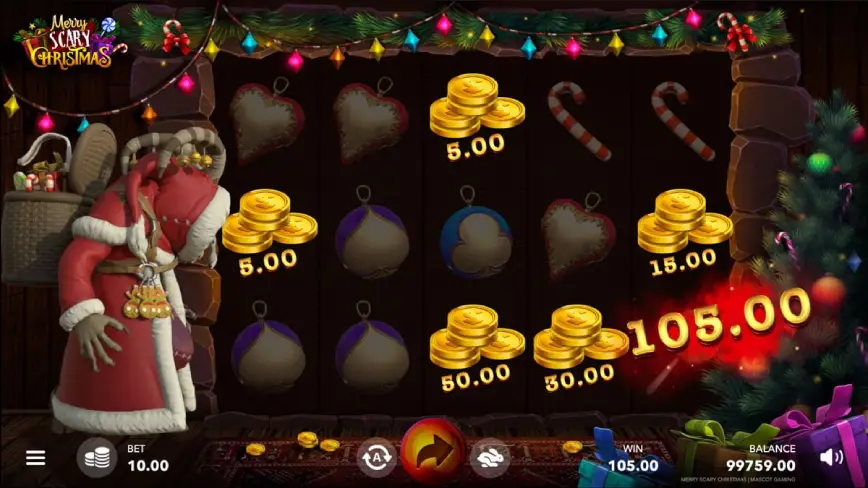The width and height of the screenshot is (868, 488).
Task: Open the hamburger menu
Action: click(x=36, y=458)
